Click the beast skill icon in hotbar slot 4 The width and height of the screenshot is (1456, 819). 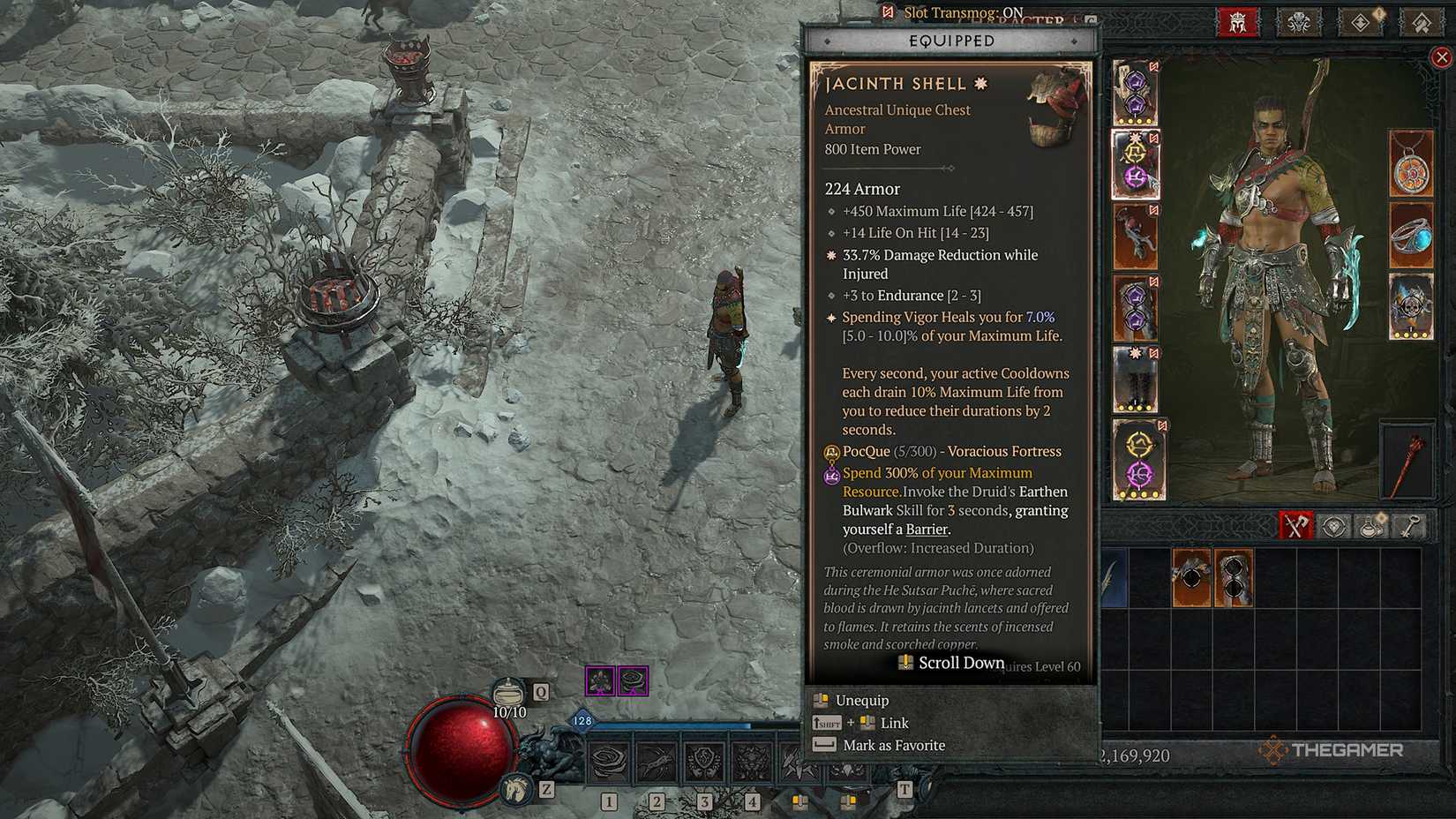(x=752, y=762)
